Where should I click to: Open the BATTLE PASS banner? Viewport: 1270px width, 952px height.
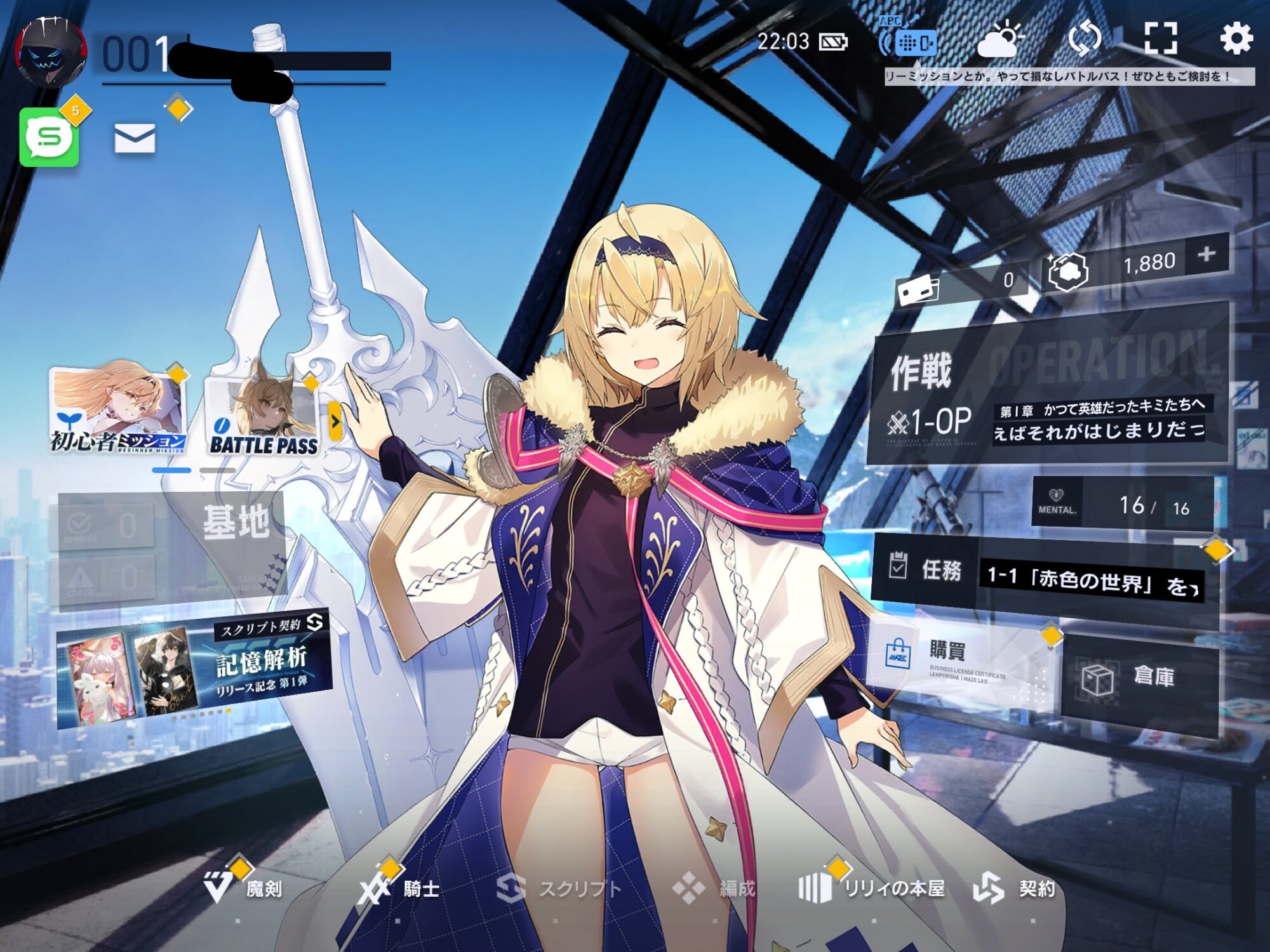pos(263,416)
